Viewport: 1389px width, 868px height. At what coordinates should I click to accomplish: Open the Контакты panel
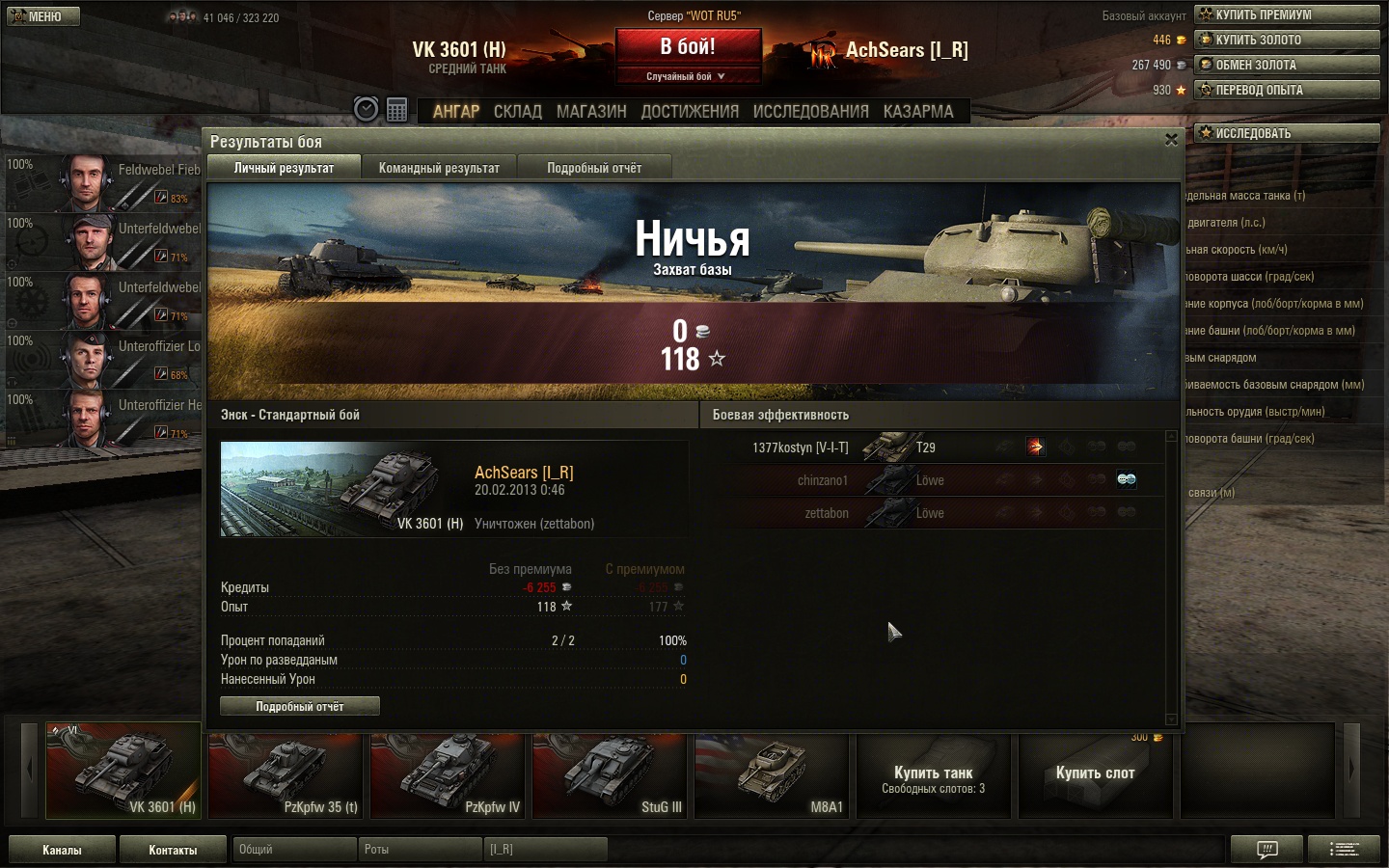(x=173, y=850)
